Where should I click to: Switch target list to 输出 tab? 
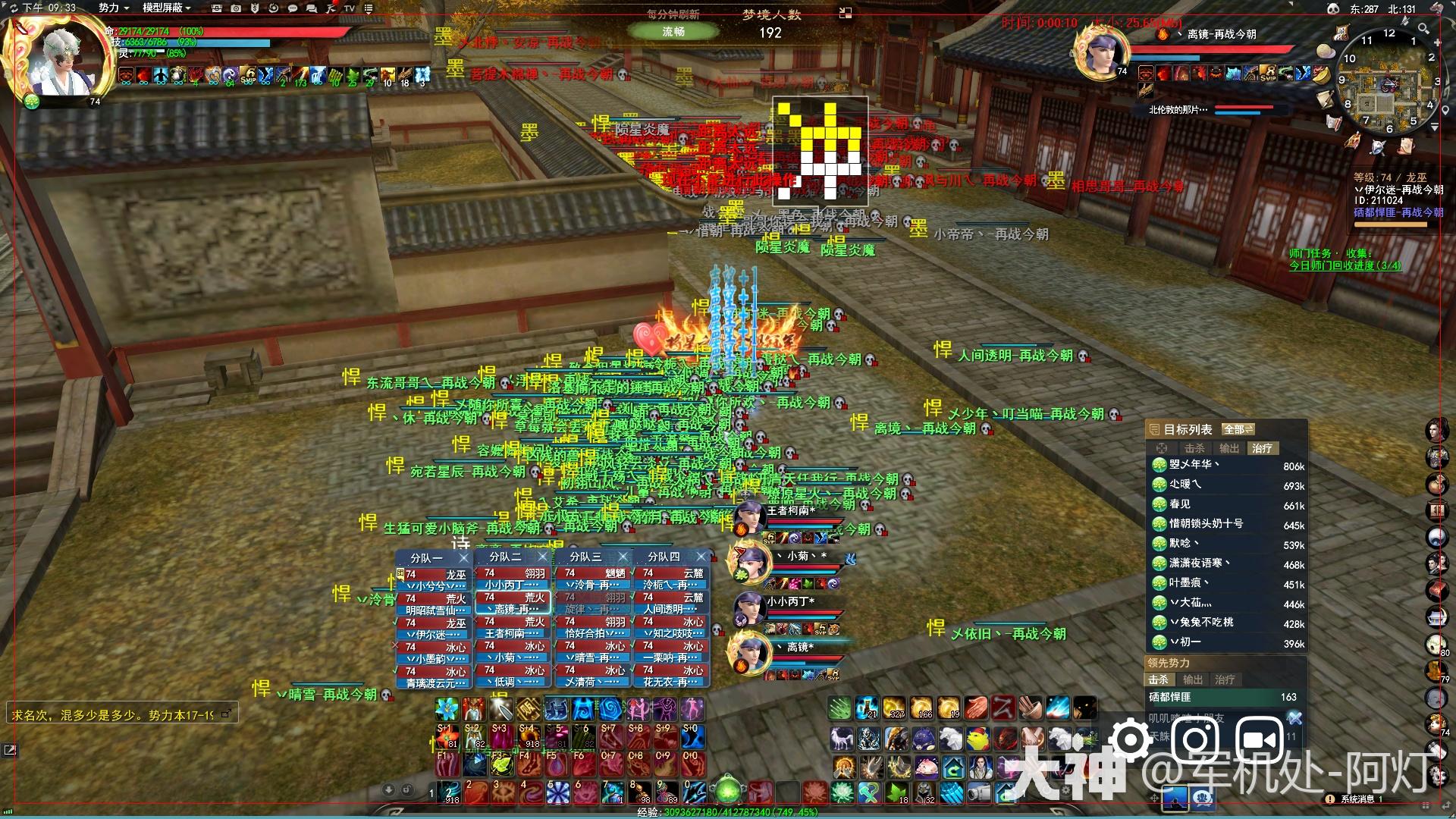click(1228, 448)
